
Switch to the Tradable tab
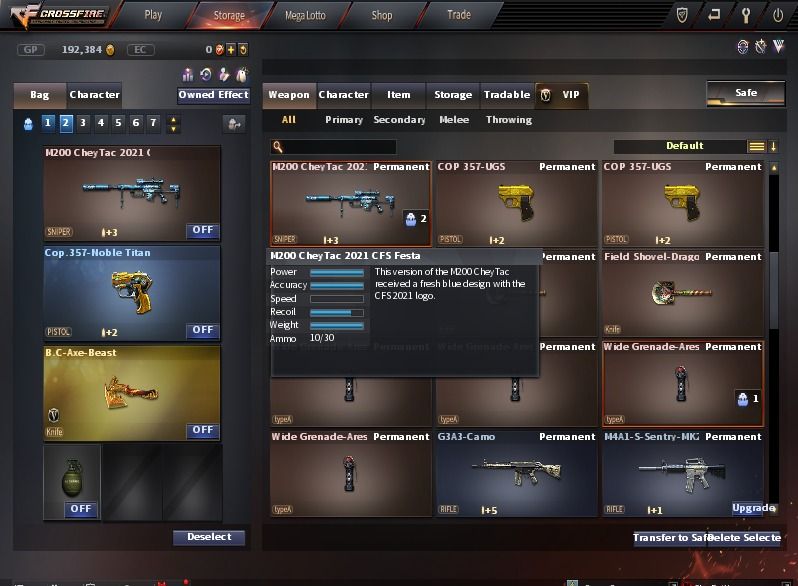click(x=507, y=95)
